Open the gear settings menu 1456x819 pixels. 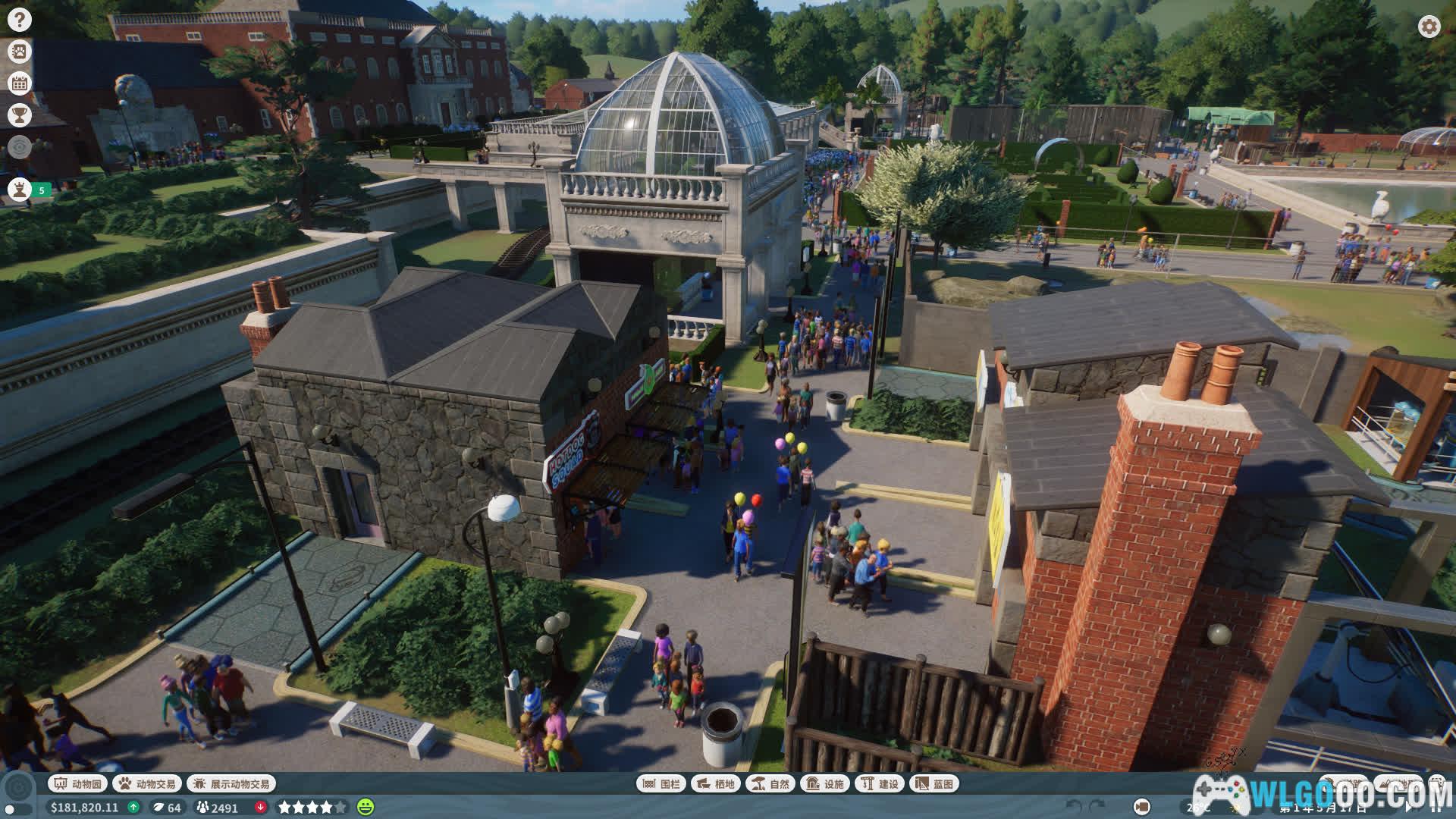[x=1429, y=27]
